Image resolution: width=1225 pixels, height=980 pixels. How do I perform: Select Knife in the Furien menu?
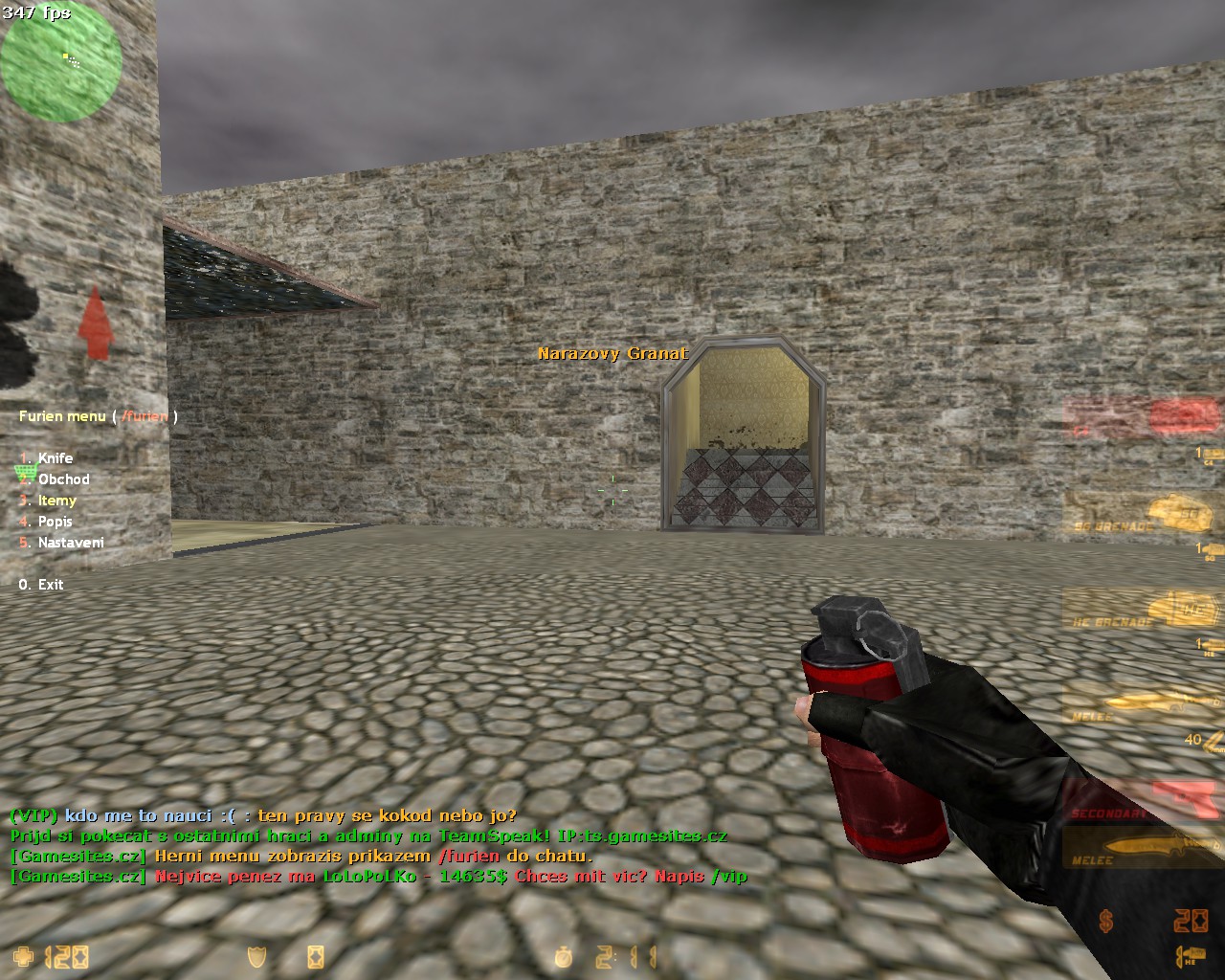(55, 458)
